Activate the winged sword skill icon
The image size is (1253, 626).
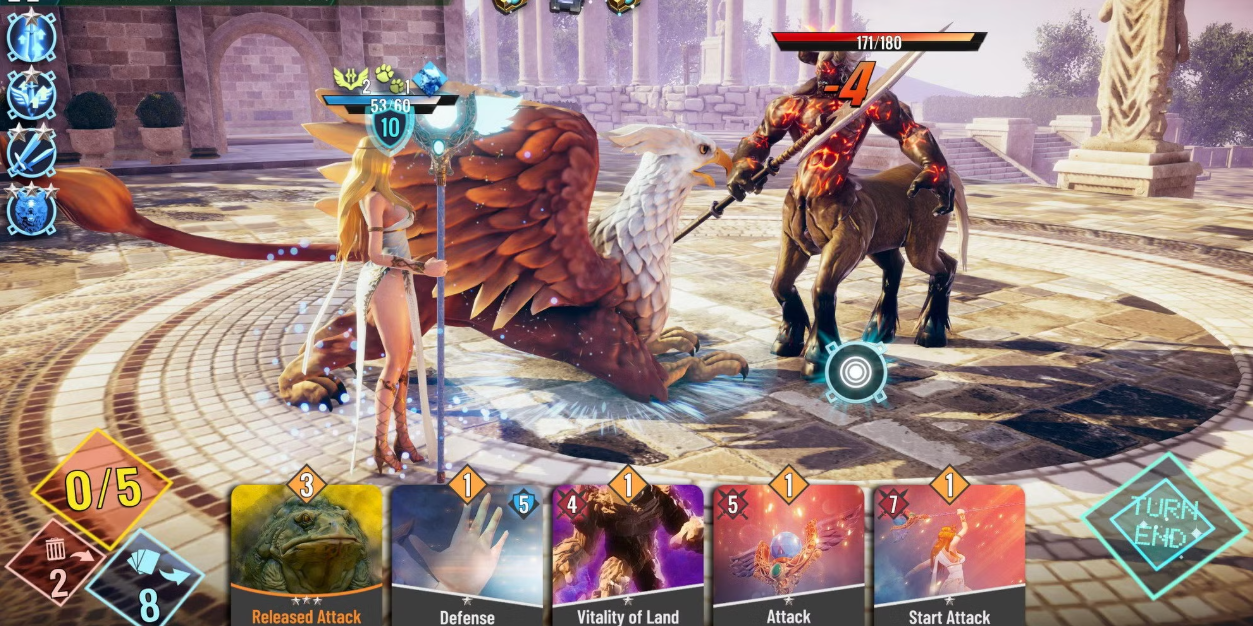[x=31, y=96]
